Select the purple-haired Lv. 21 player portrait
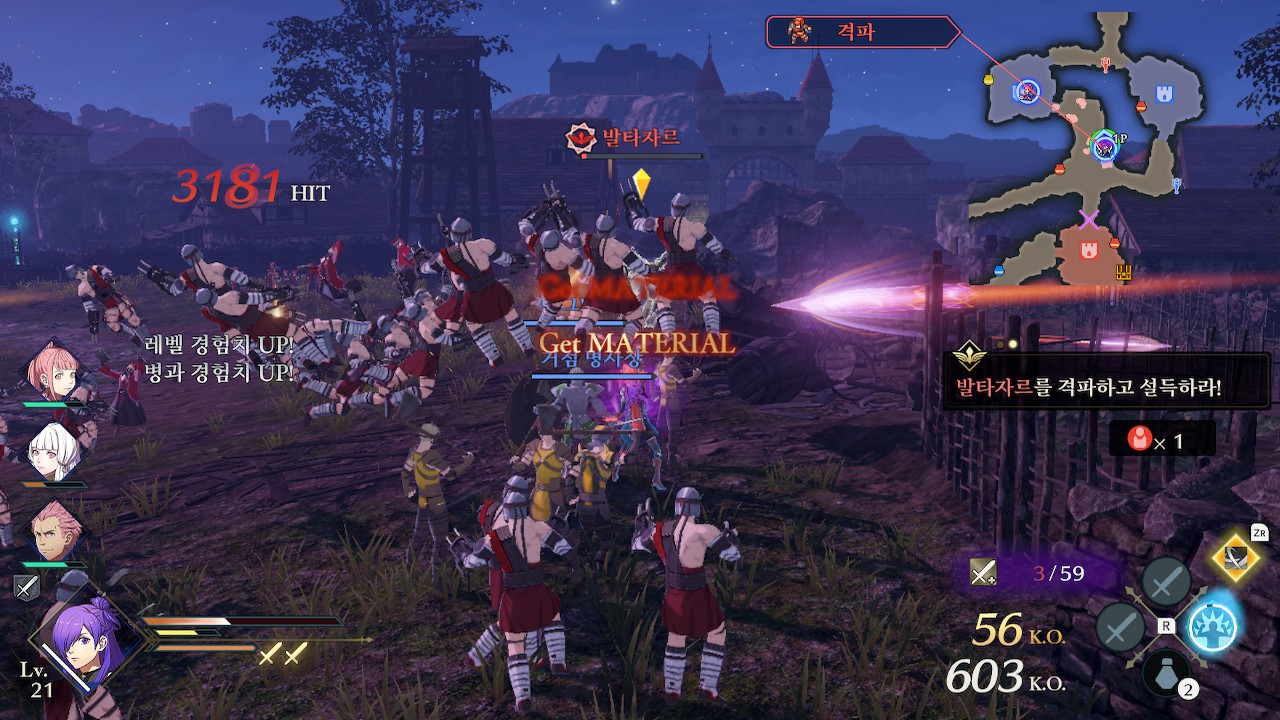Image resolution: width=1280 pixels, height=720 pixels. coord(77,635)
